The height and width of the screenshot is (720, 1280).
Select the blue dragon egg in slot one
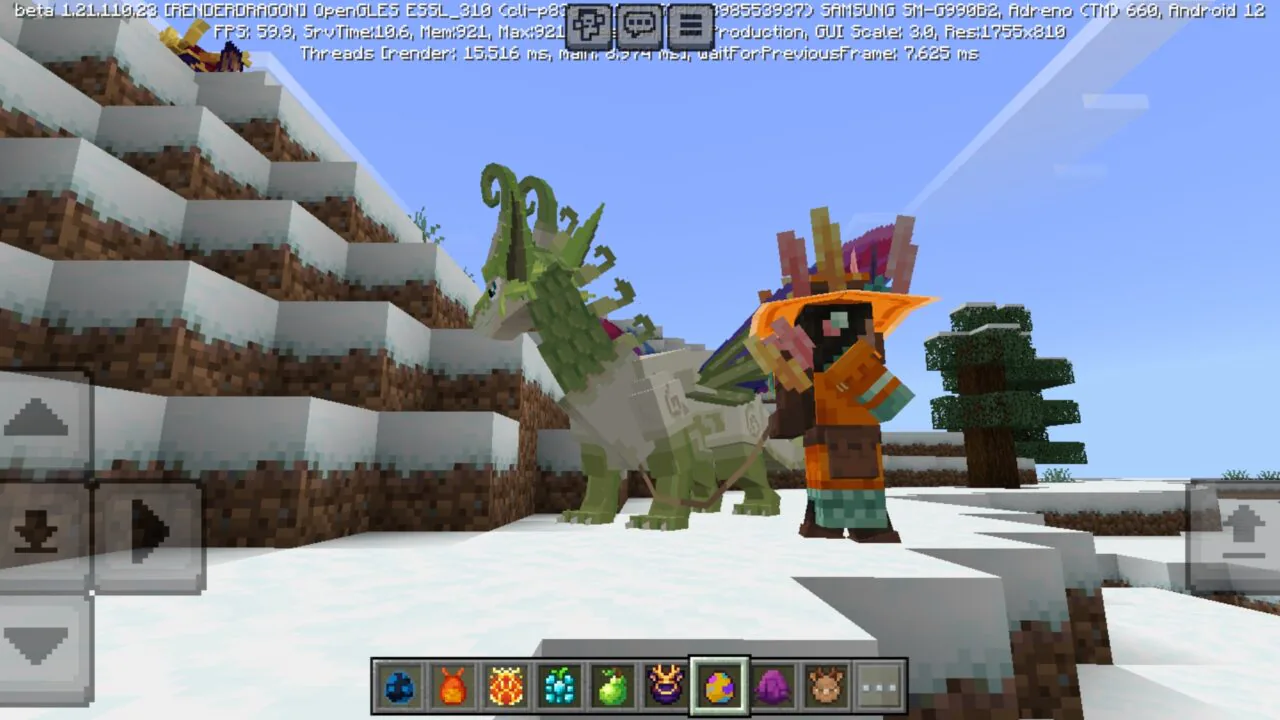(398, 685)
